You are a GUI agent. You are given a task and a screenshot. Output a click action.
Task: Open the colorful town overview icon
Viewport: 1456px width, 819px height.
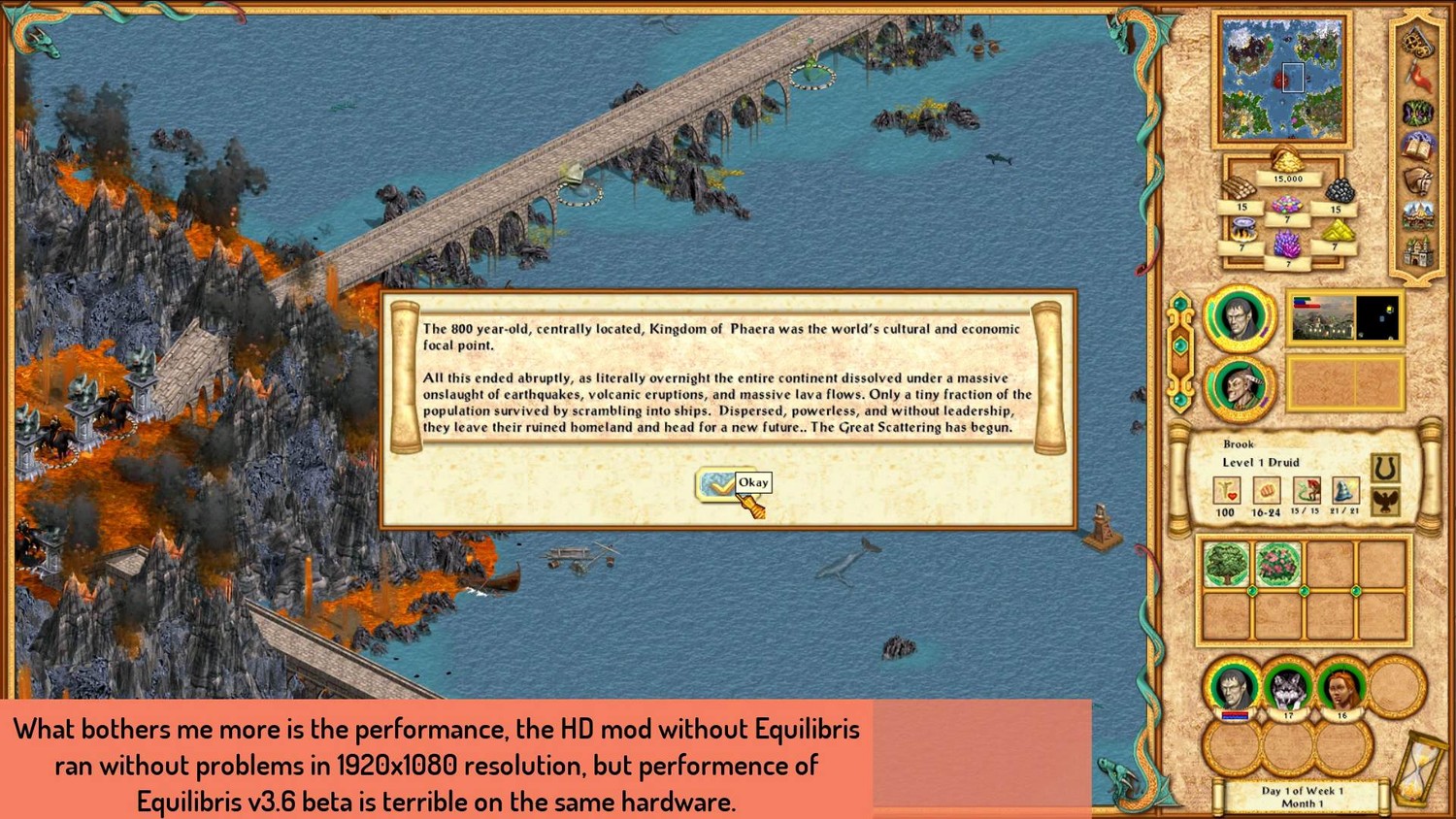(1417, 214)
